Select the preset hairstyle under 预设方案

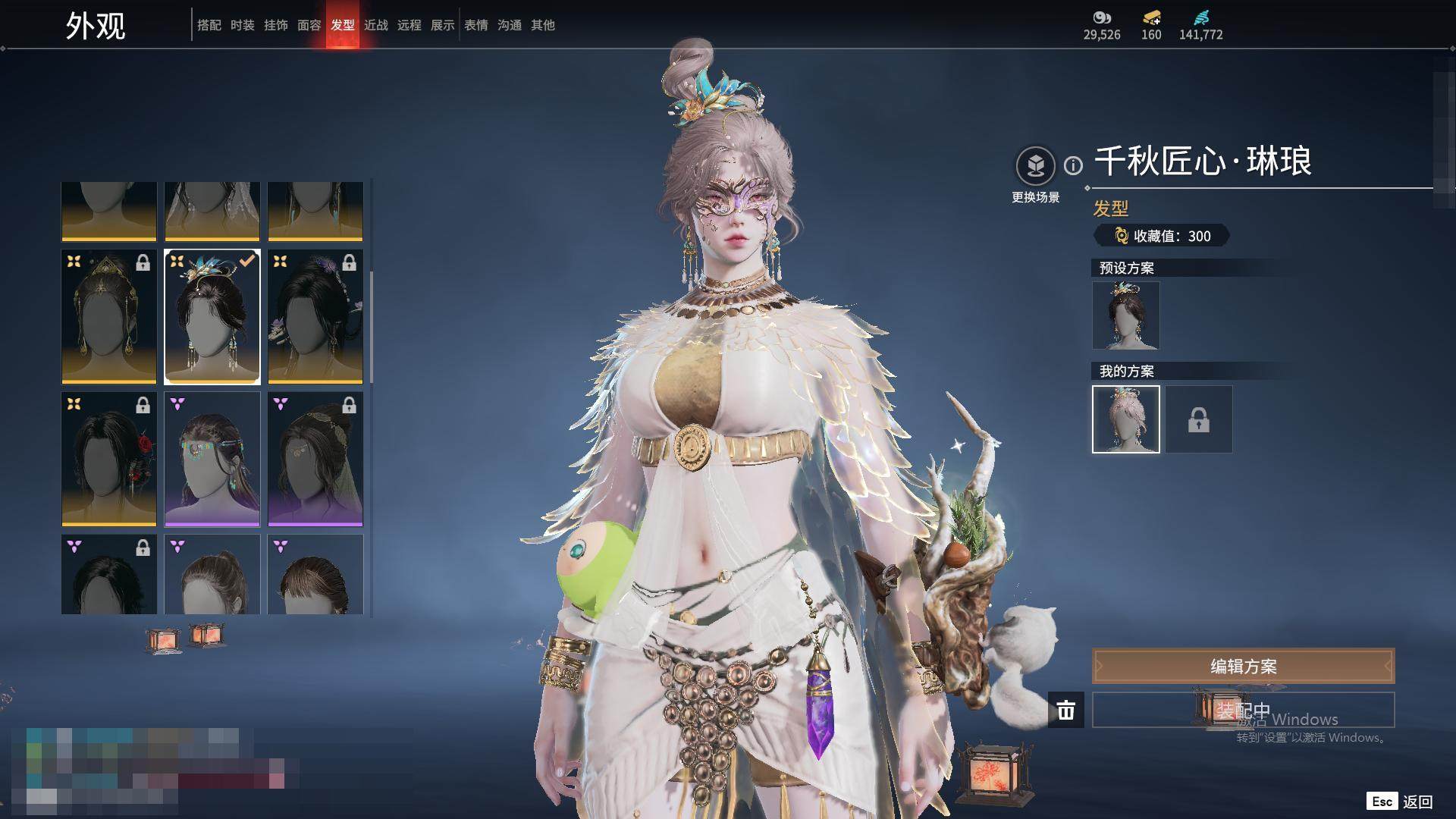(x=1125, y=315)
